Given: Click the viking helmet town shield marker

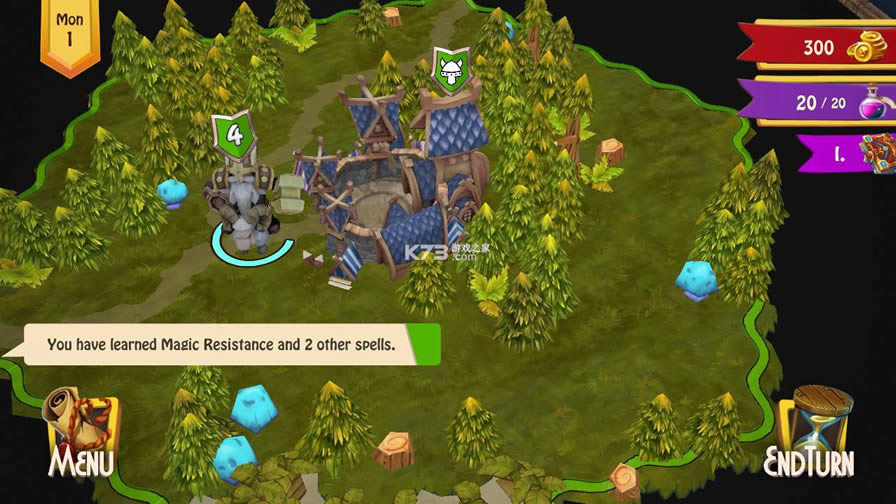Looking at the screenshot, I should (449, 70).
